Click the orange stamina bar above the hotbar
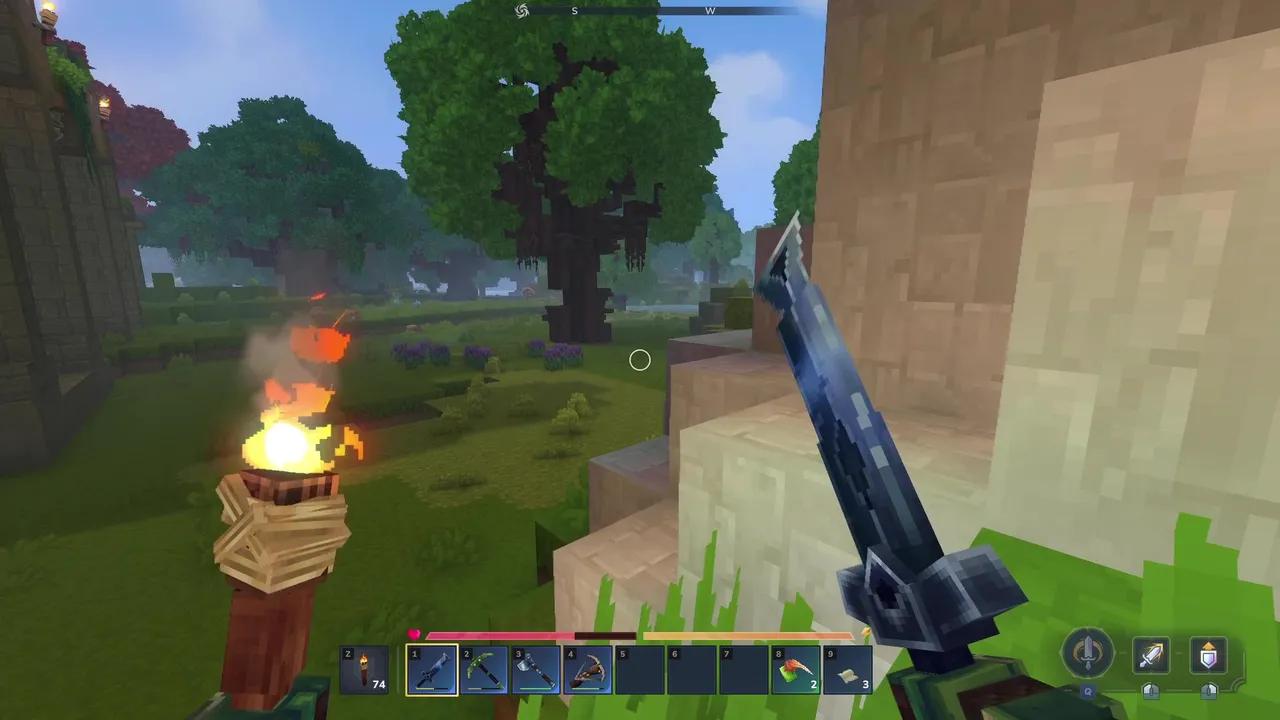Screen dimensions: 1280x720 [x=750, y=637]
